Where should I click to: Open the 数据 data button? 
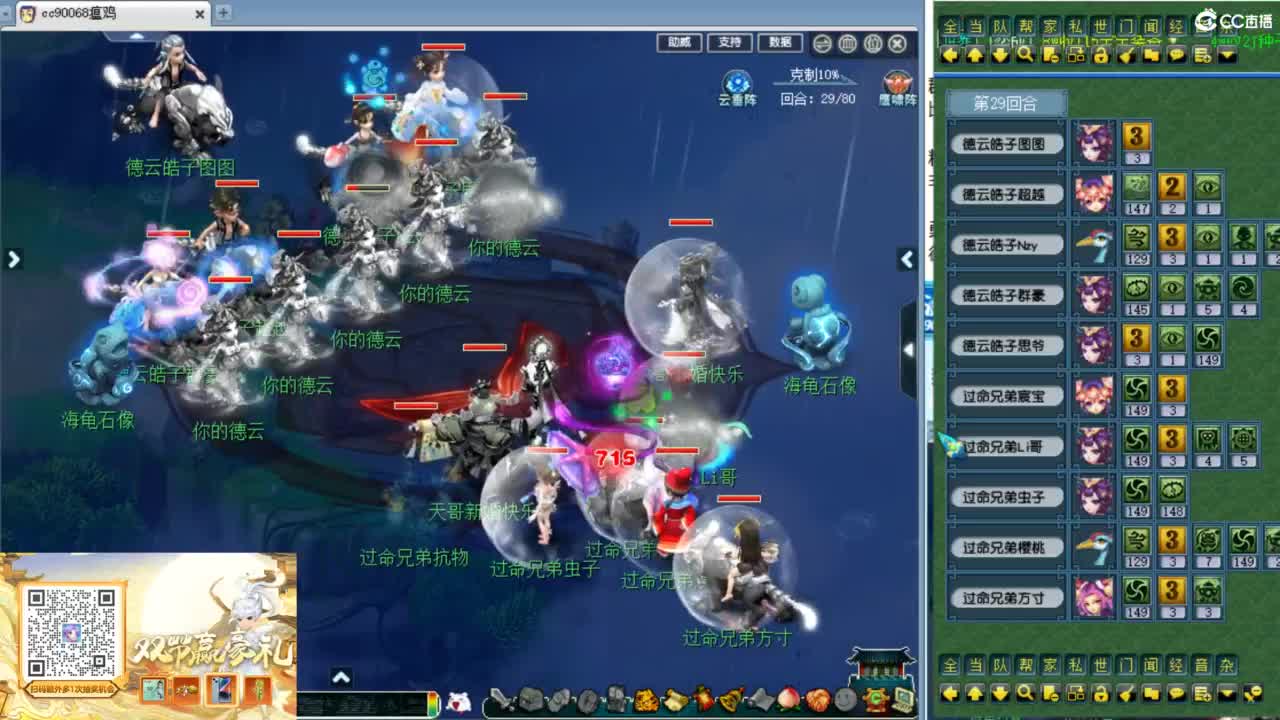point(781,43)
